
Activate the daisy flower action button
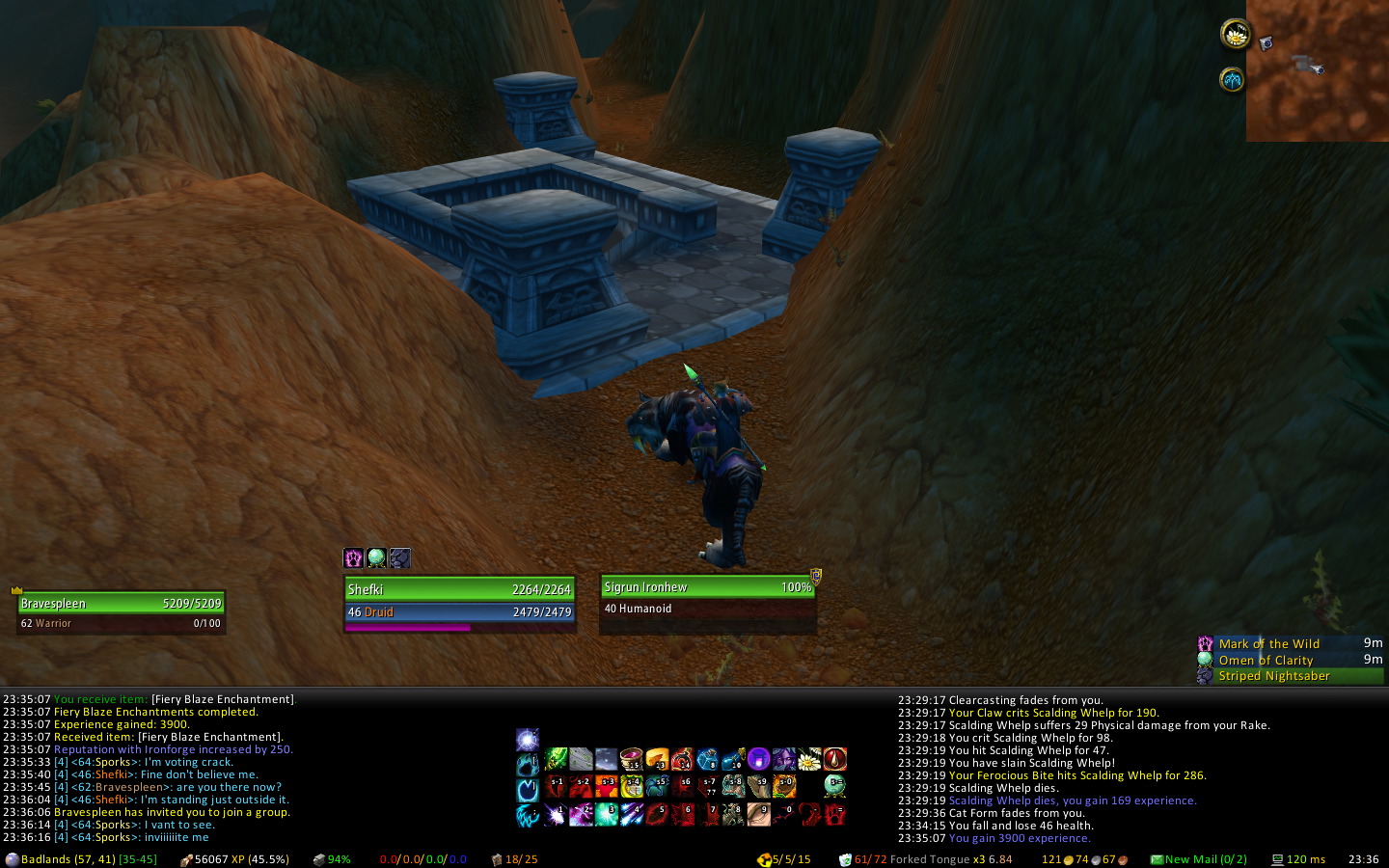[809, 760]
